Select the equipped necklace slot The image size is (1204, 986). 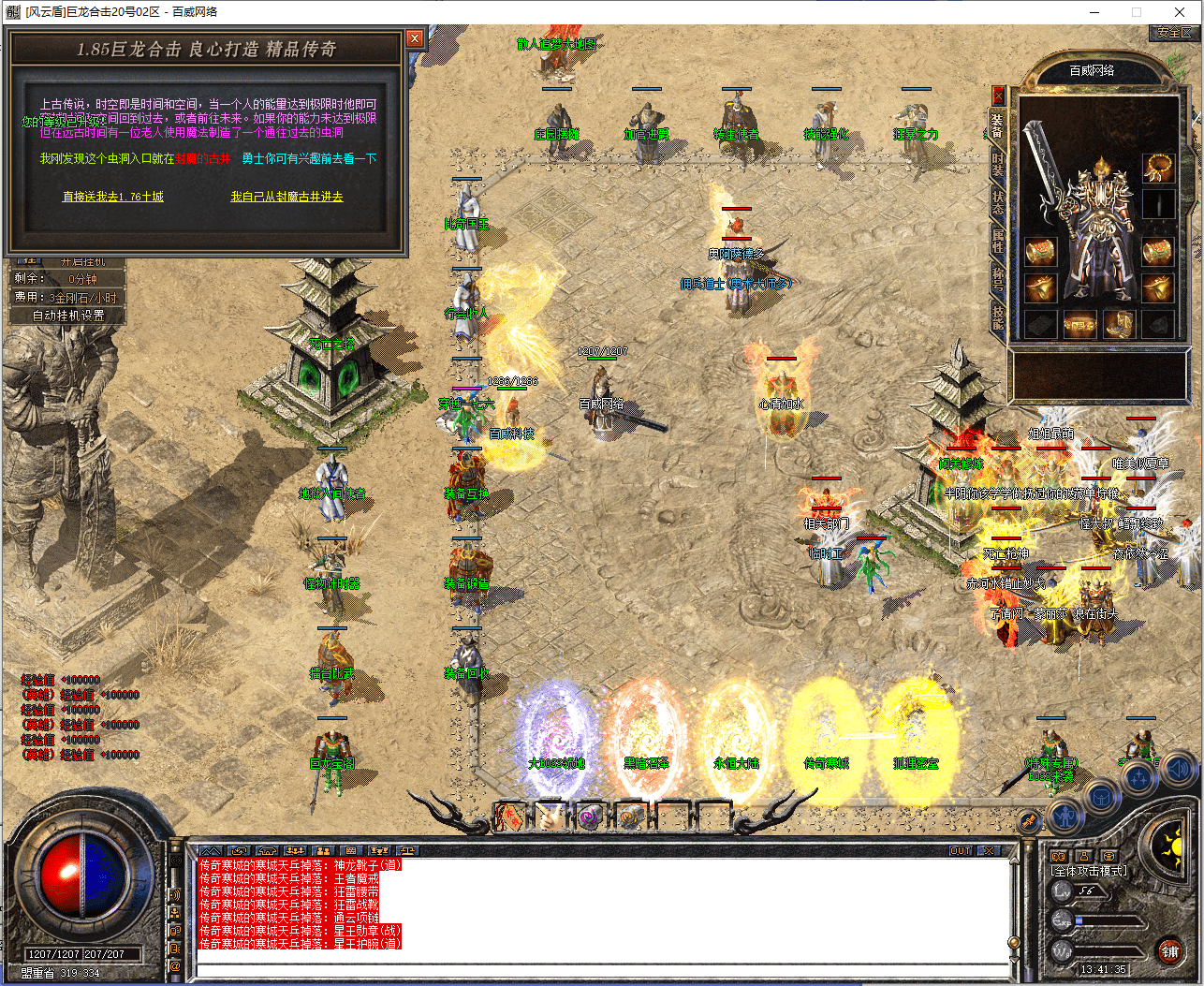click(1158, 169)
